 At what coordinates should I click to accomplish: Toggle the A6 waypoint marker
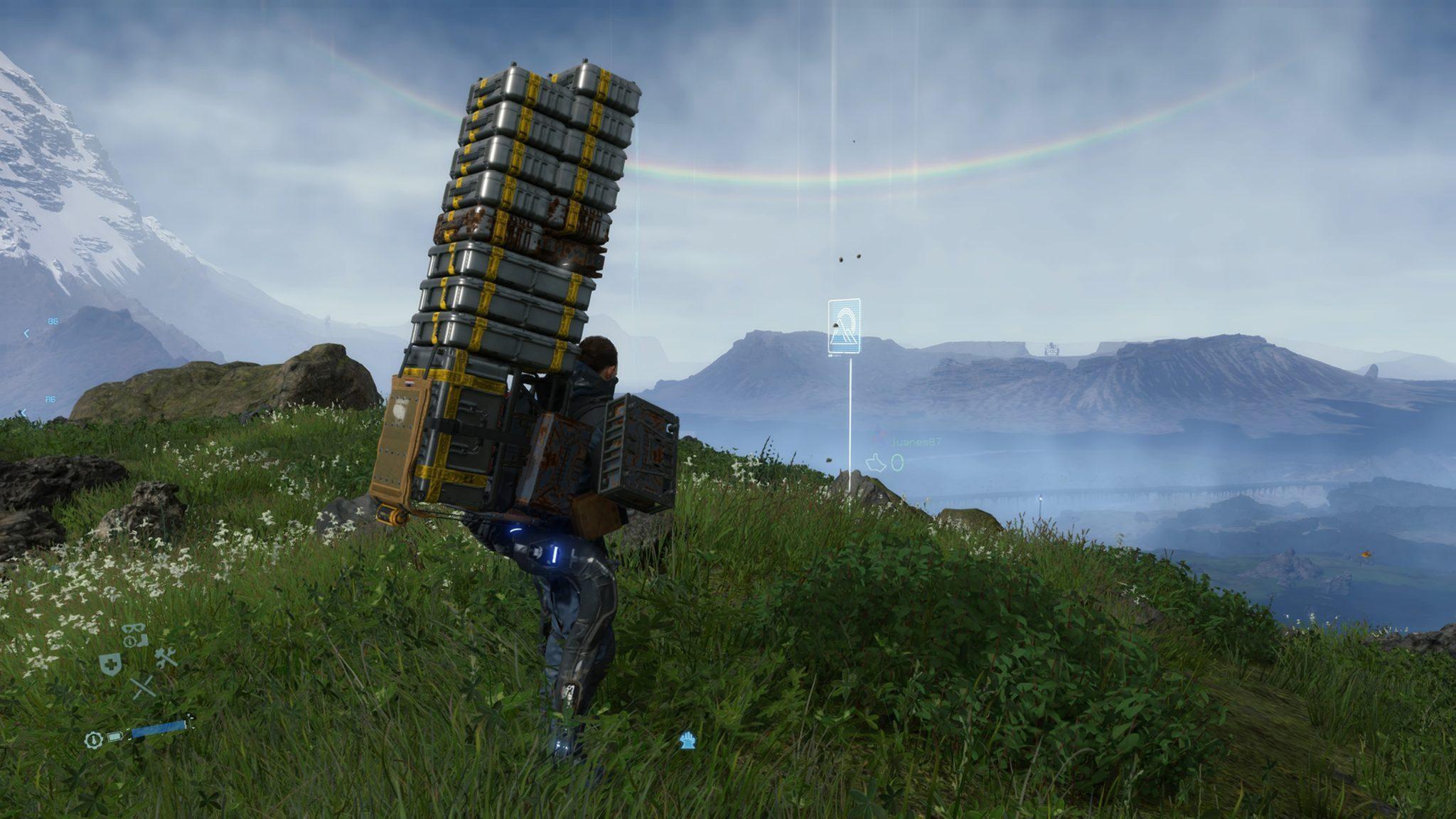50,400
